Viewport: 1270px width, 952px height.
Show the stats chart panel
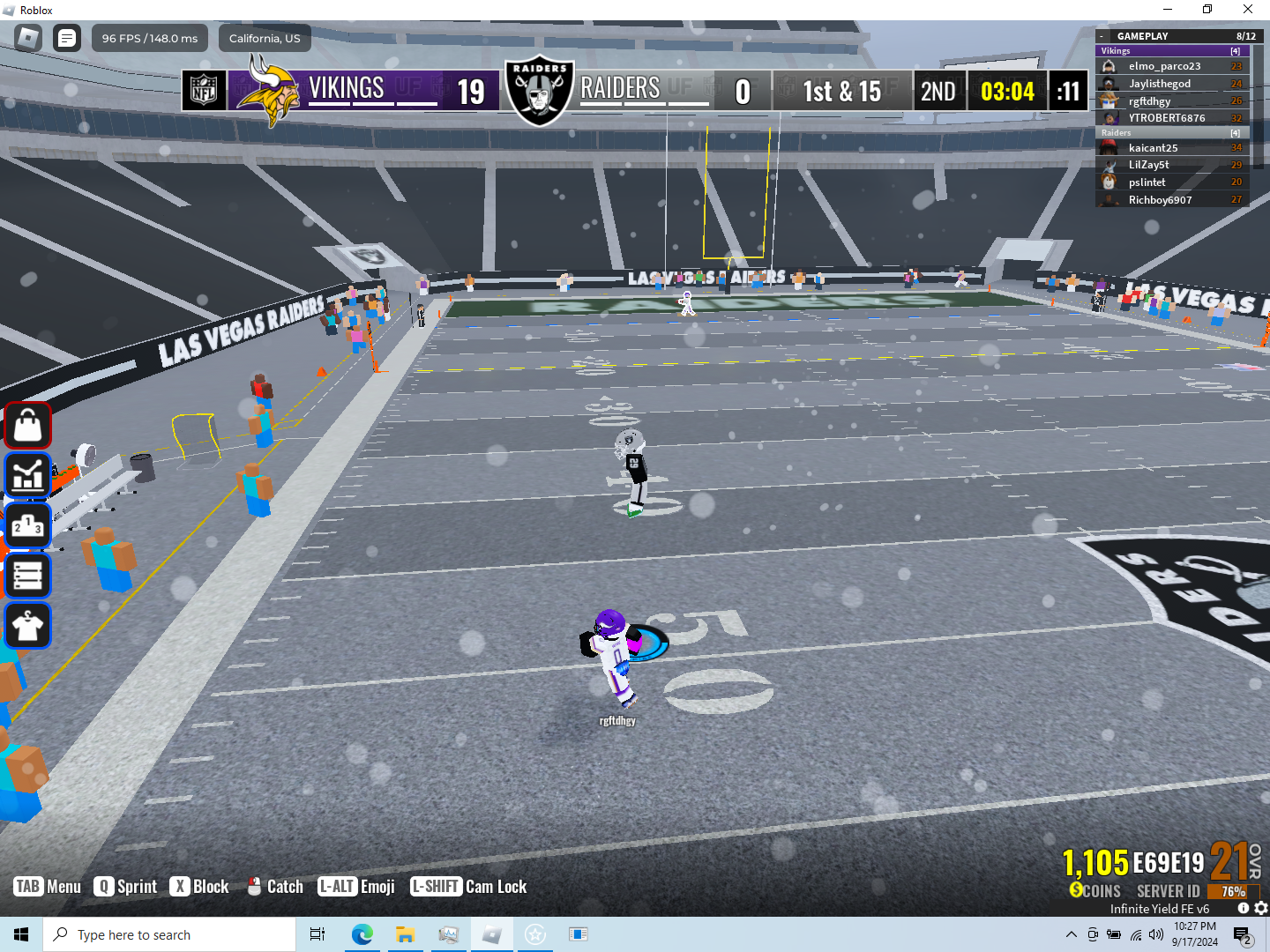click(28, 476)
